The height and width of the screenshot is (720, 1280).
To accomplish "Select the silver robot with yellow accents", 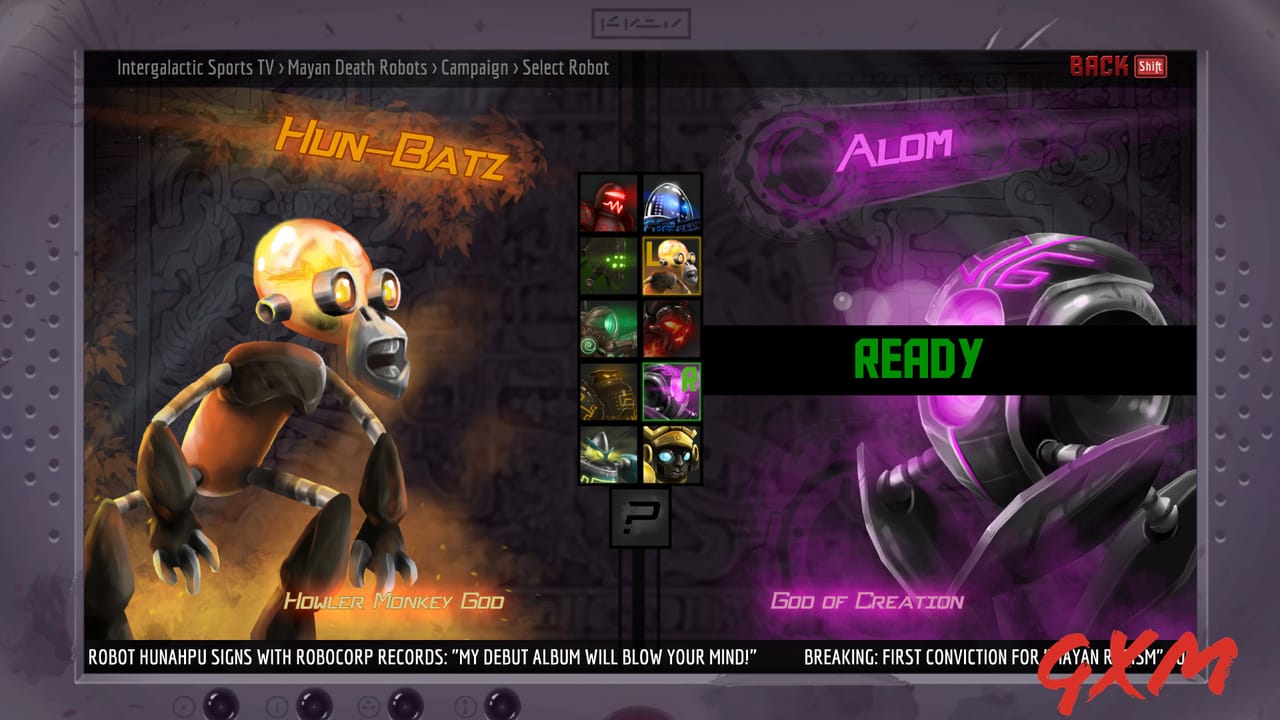I will tap(609, 456).
